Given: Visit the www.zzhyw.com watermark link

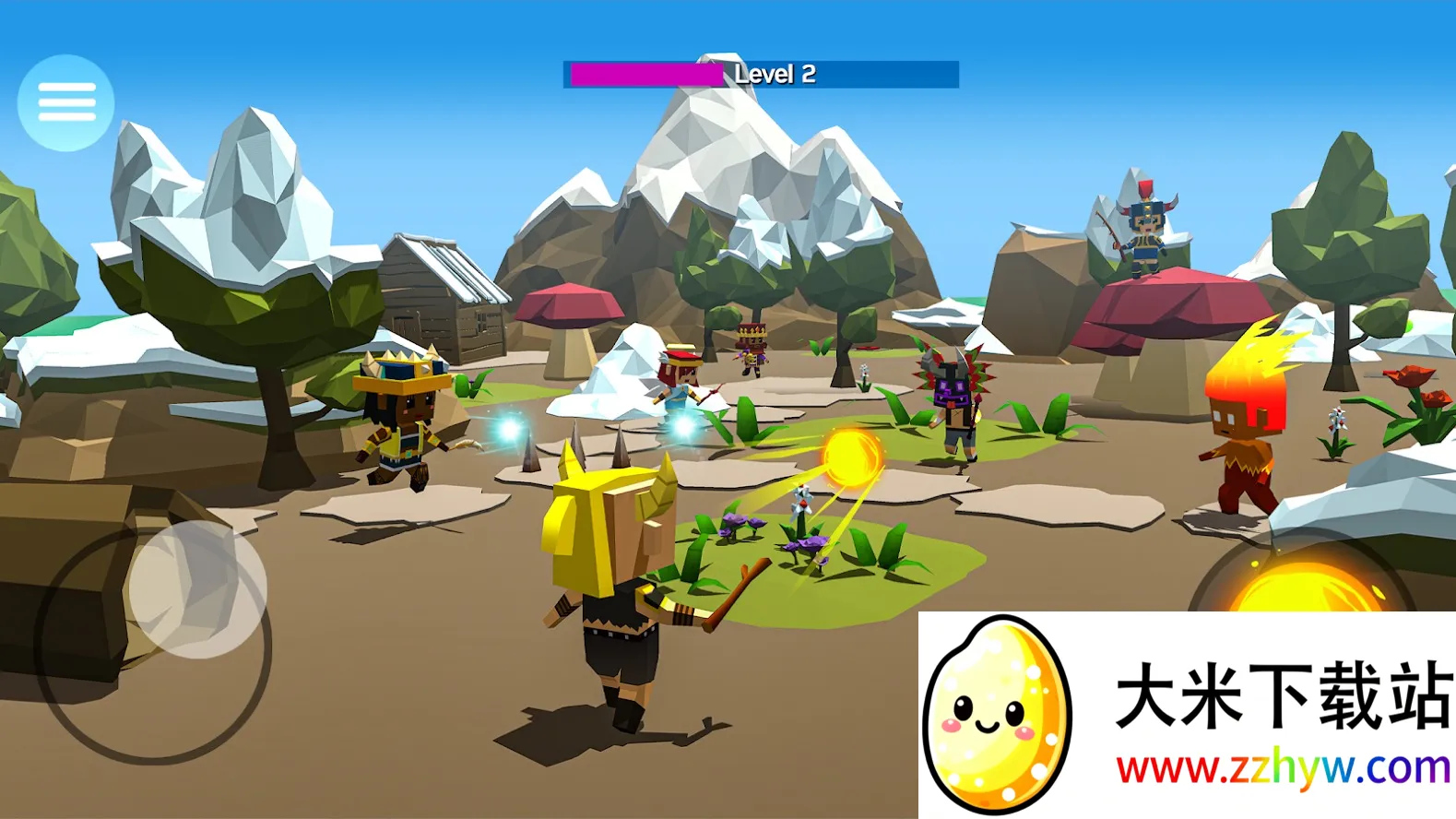Looking at the screenshot, I should tap(1283, 769).
